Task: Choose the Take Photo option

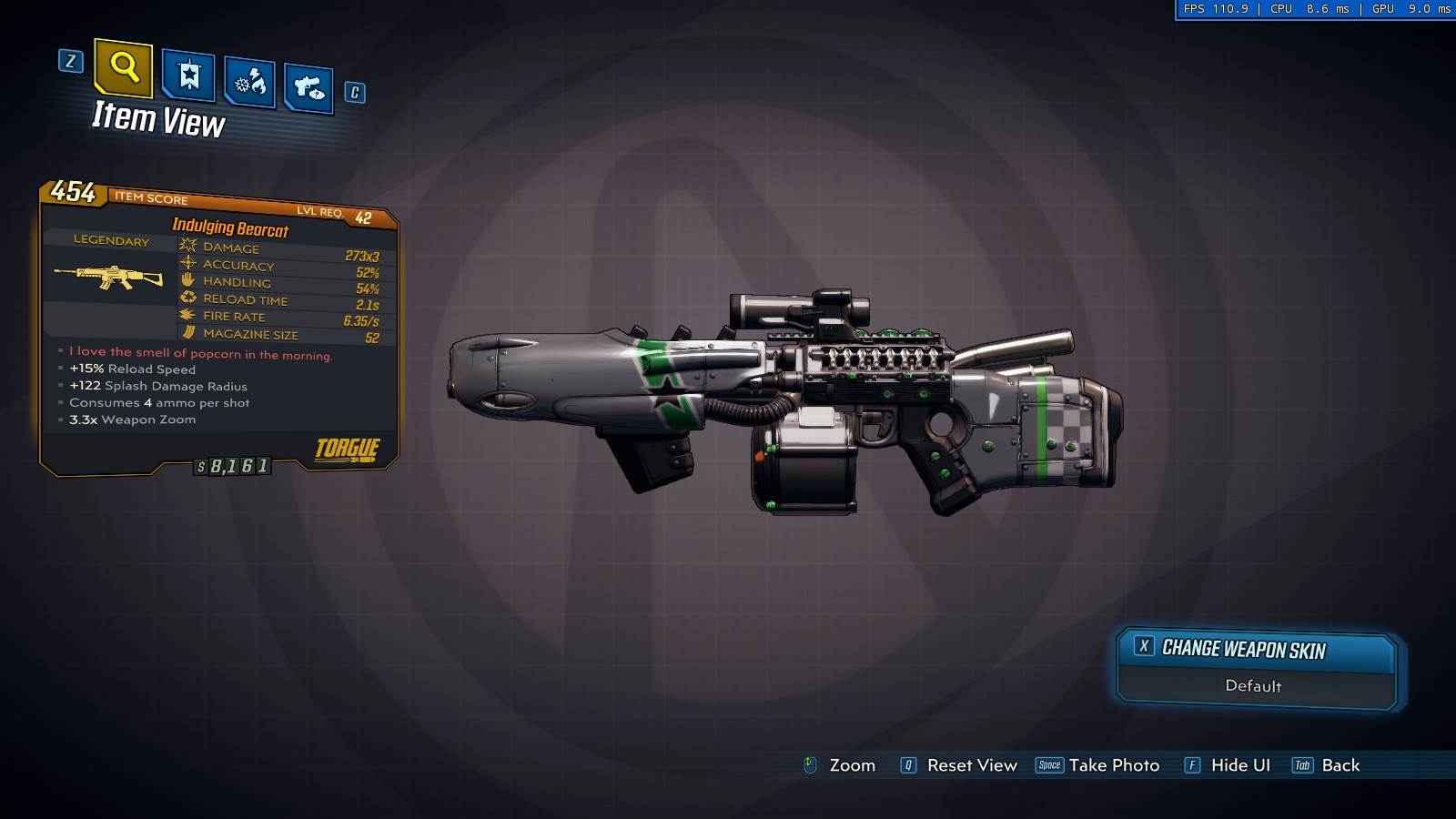Action: (x=1099, y=765)
